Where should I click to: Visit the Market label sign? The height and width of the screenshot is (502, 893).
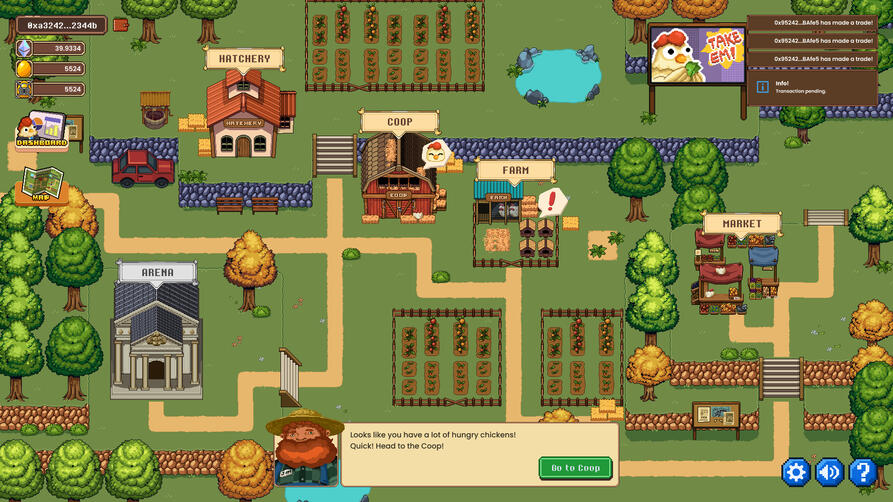(741, 223)
